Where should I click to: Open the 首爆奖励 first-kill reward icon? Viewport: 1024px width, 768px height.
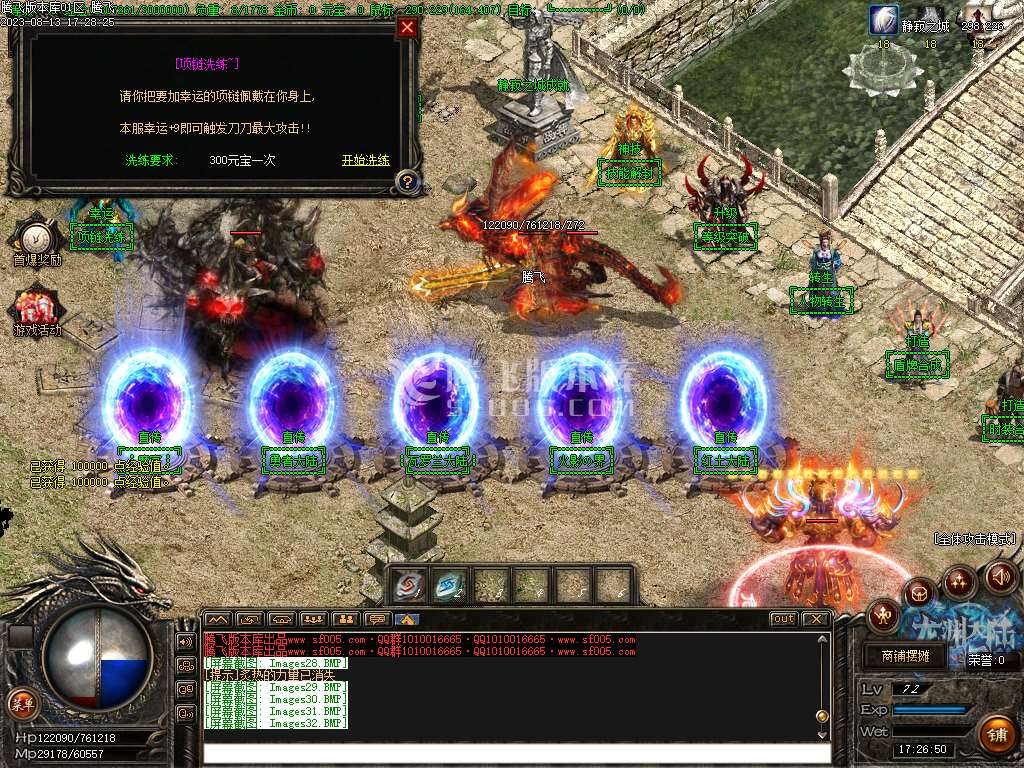point(37,238)
